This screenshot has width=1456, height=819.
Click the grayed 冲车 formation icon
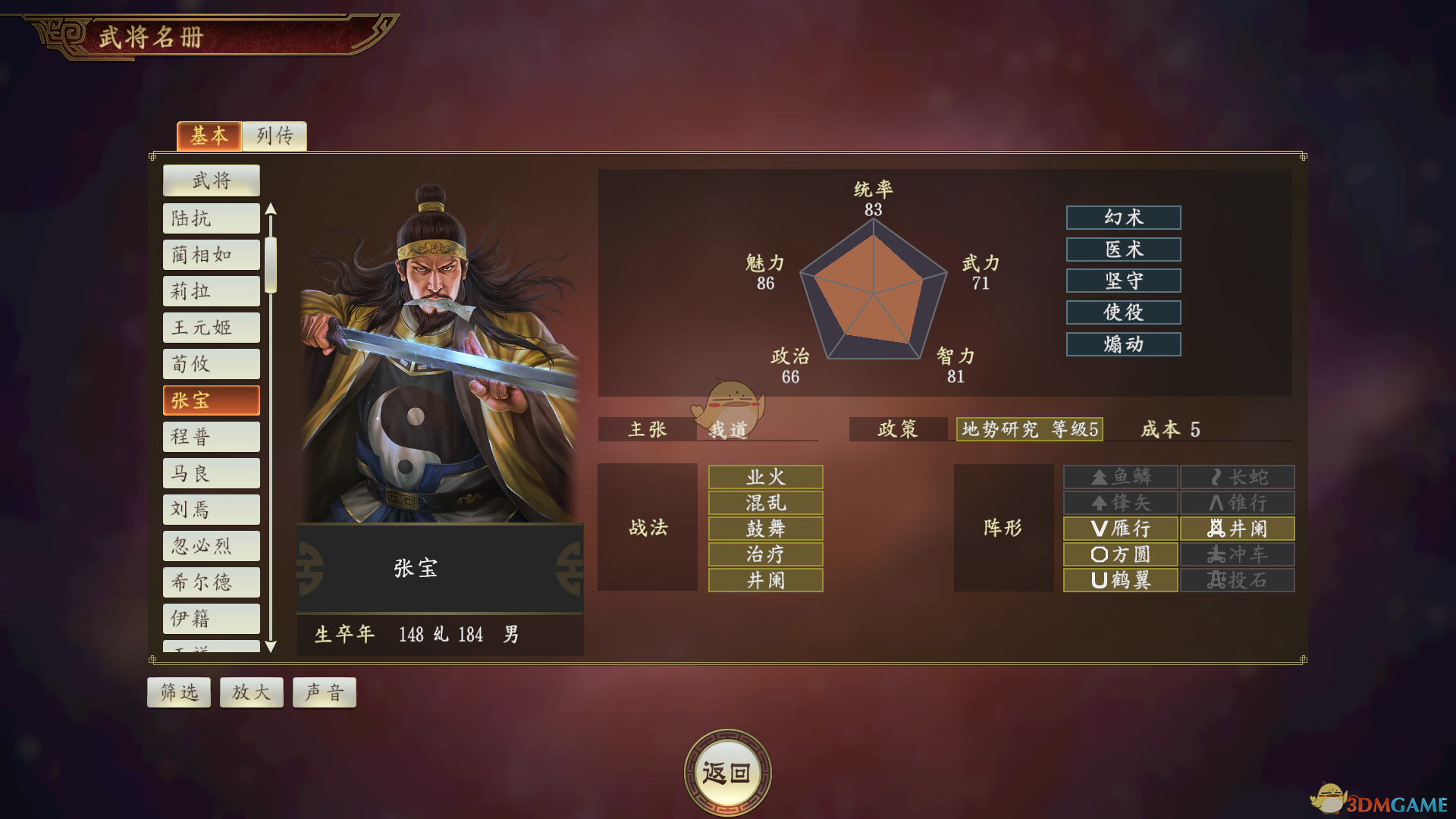coord(1236,554)
